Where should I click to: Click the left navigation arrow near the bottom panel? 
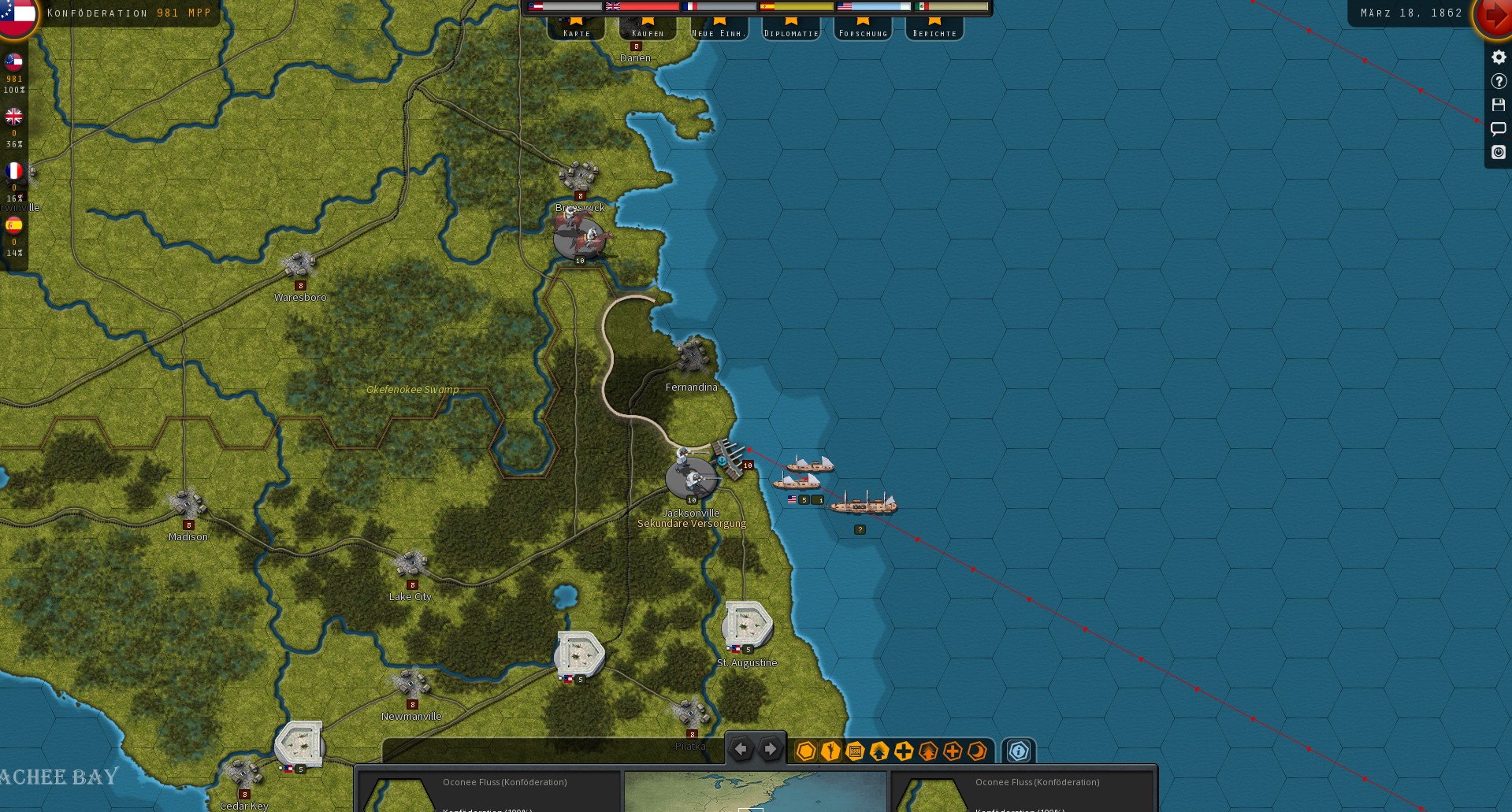coord(740,749)
